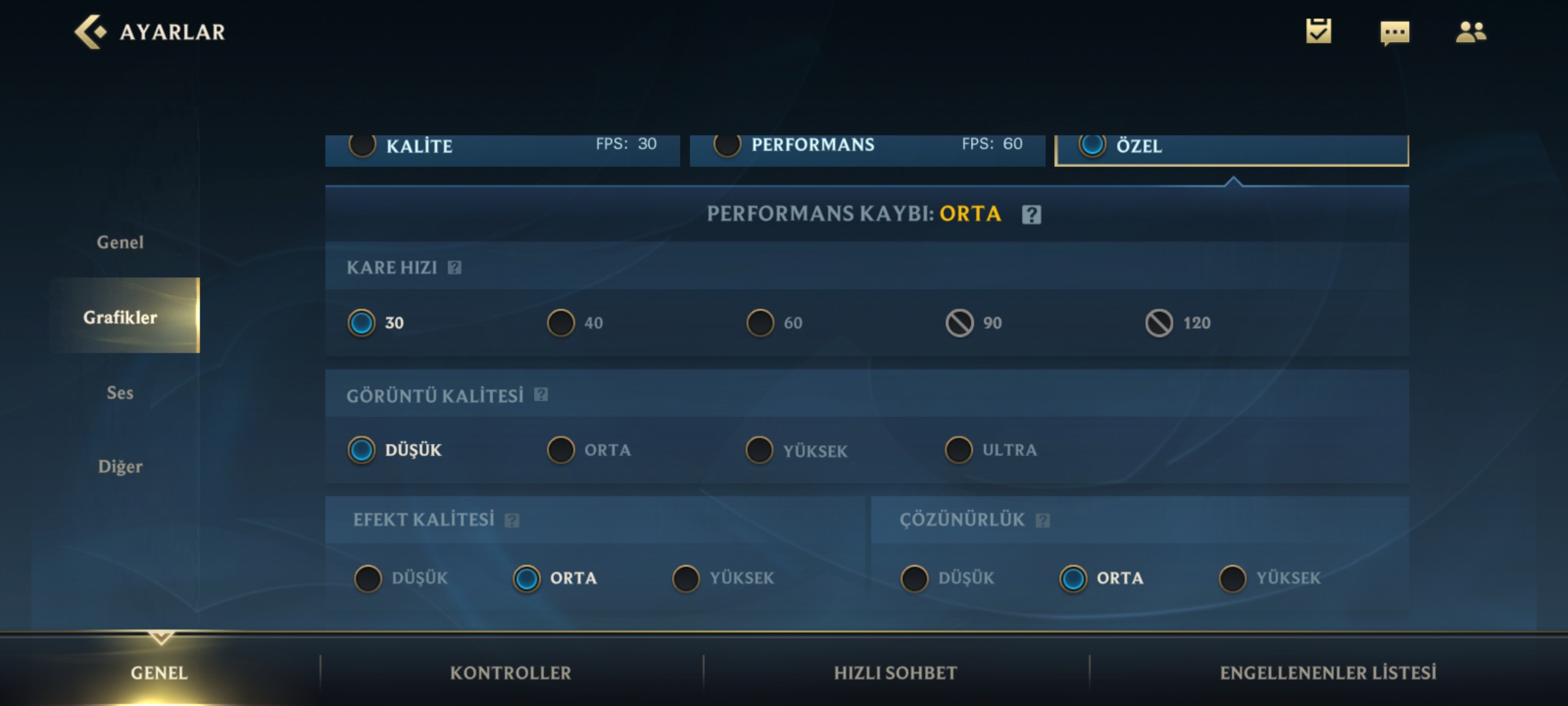Select the Kalite graphics preset

point(363,145)
